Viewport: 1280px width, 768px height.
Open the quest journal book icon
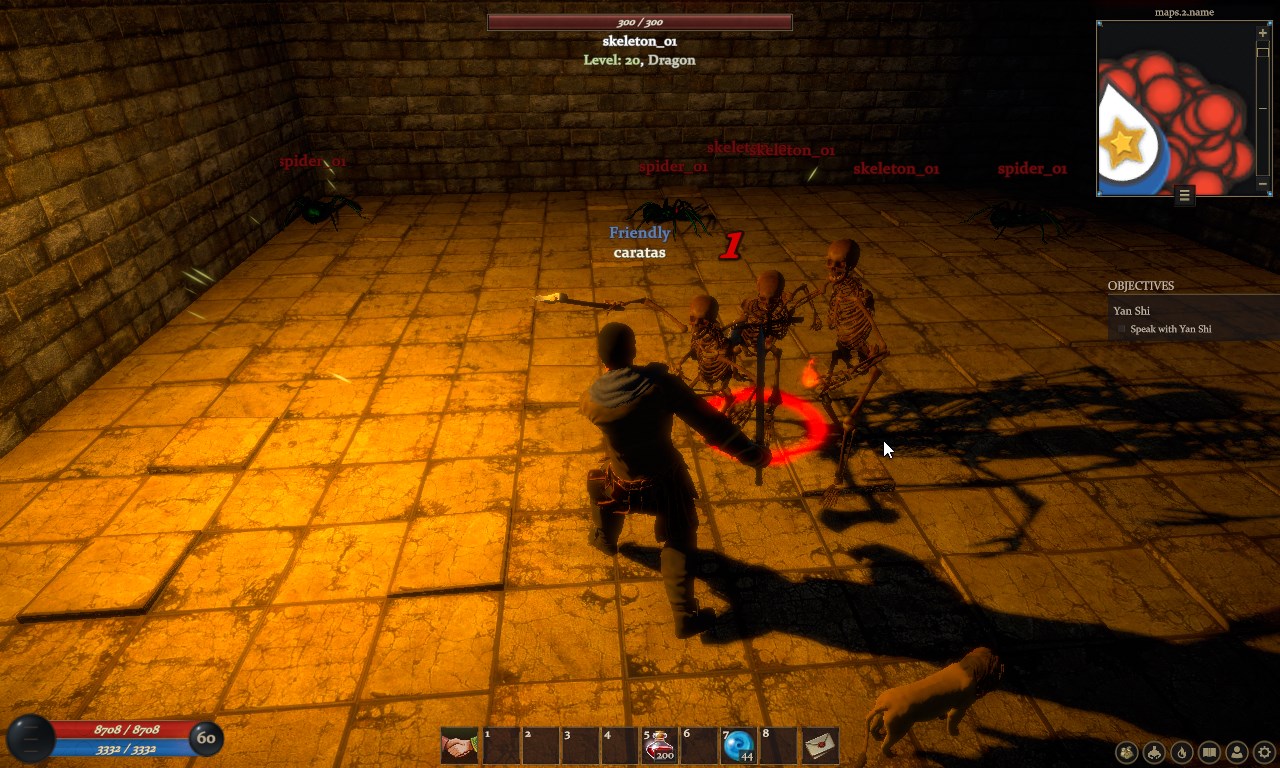tap(1209, 753)
